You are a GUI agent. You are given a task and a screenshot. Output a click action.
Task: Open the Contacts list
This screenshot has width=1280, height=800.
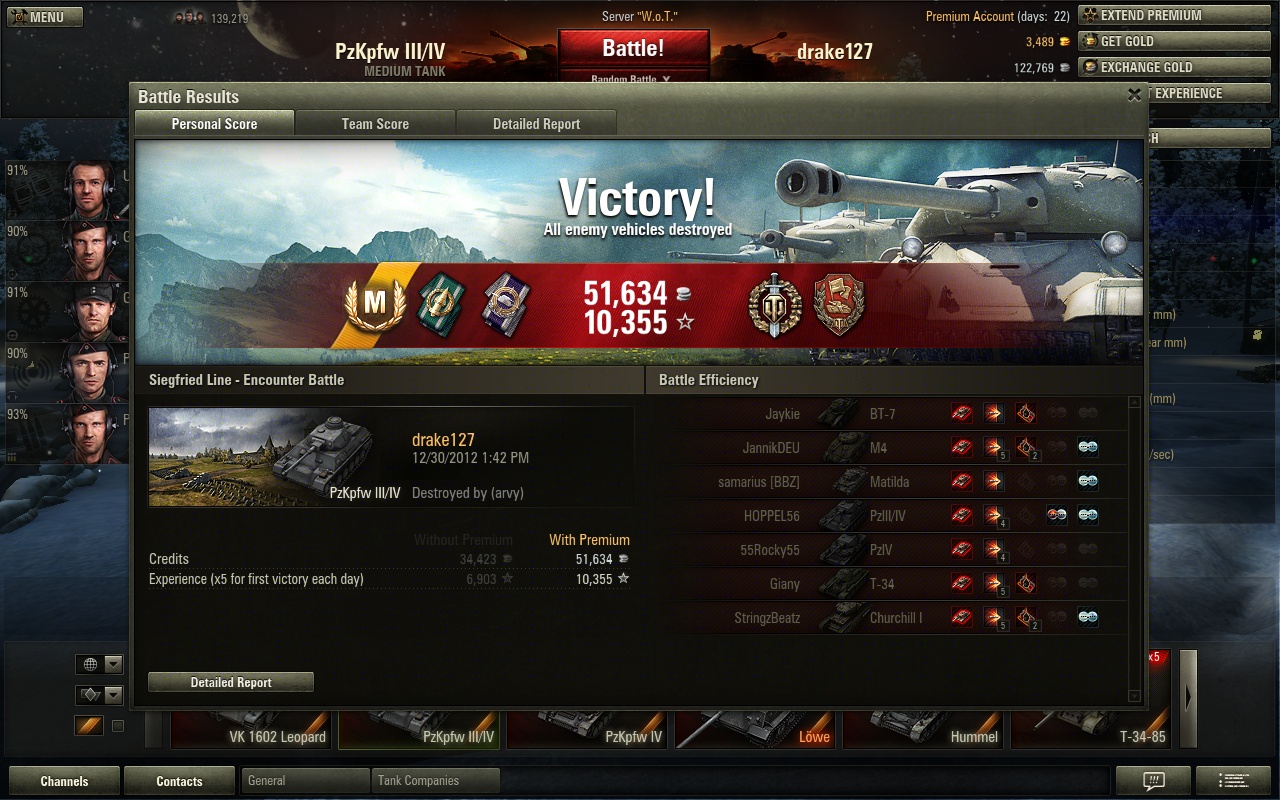pos(179,781)
